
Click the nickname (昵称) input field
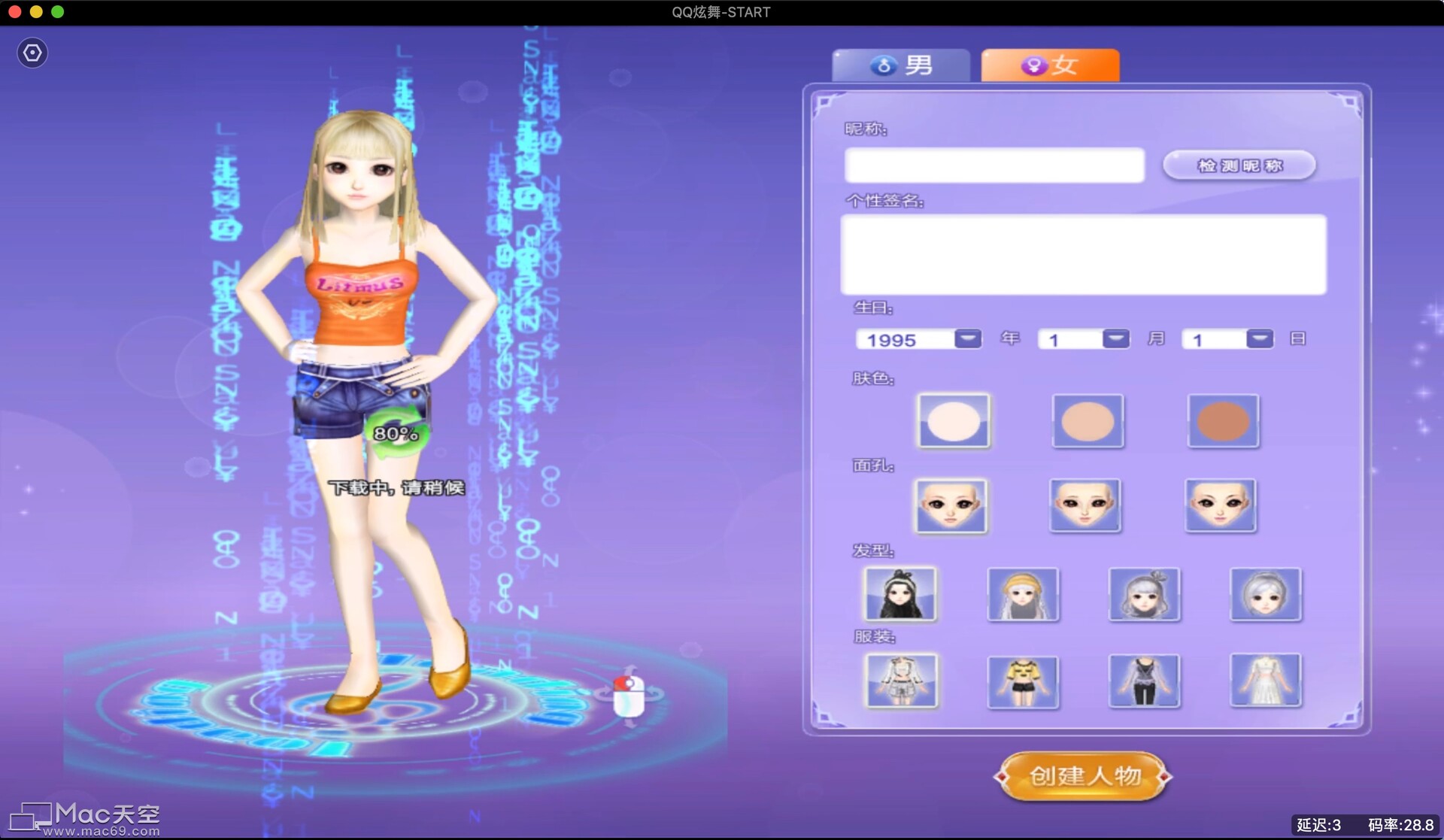point(994,165)
